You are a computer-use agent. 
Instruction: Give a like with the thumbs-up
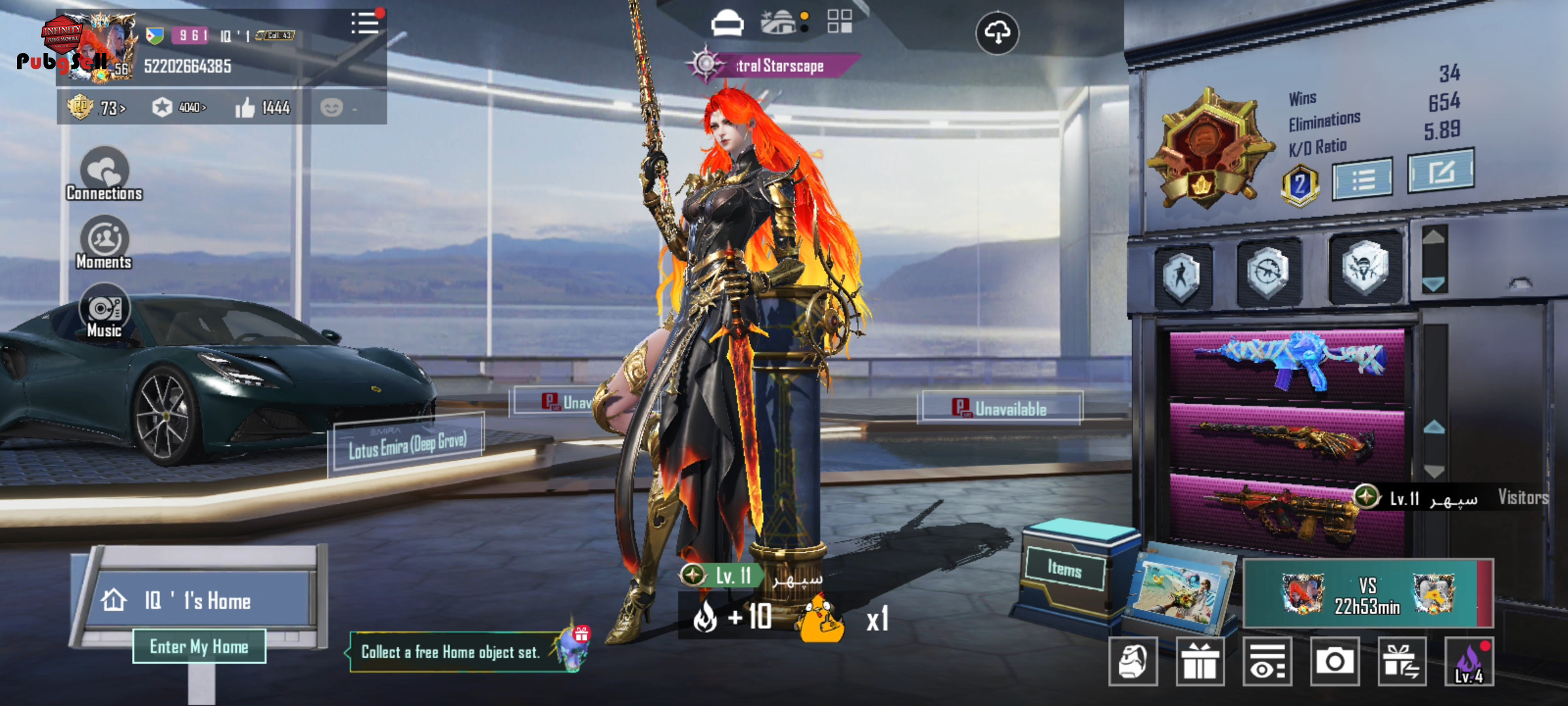pos(246,108)
